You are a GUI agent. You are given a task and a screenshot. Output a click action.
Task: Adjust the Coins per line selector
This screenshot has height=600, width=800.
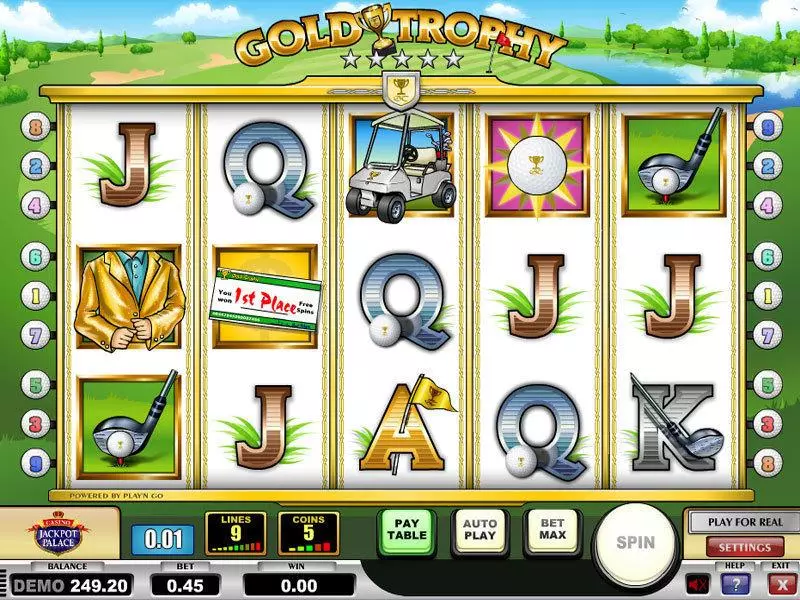point(306,533)
